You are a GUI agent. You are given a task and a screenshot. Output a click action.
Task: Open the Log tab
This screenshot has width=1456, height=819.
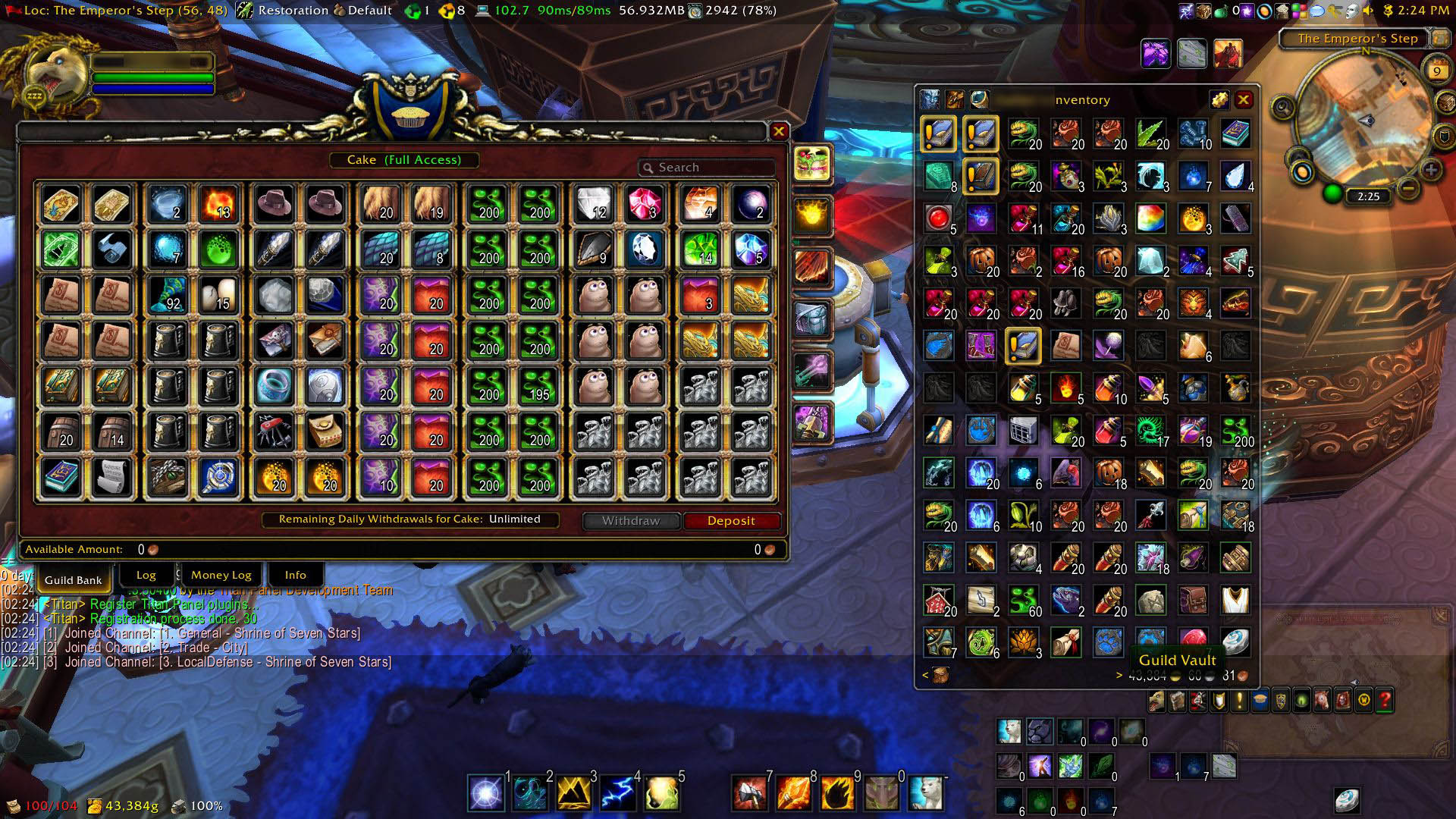[146, 575]
